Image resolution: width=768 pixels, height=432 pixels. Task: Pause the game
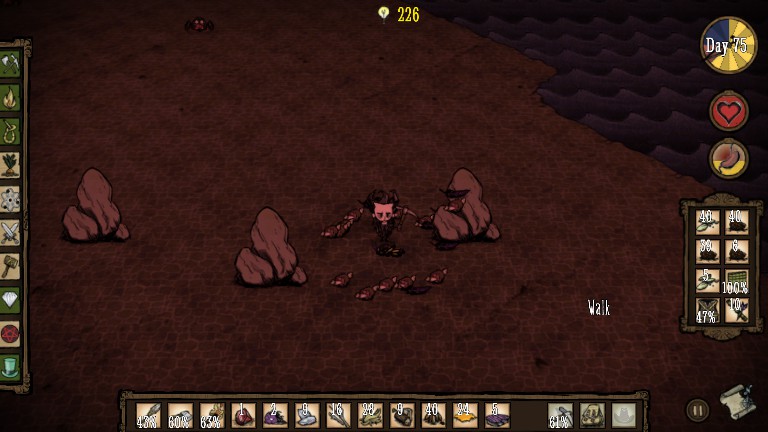tap(697, 409)
